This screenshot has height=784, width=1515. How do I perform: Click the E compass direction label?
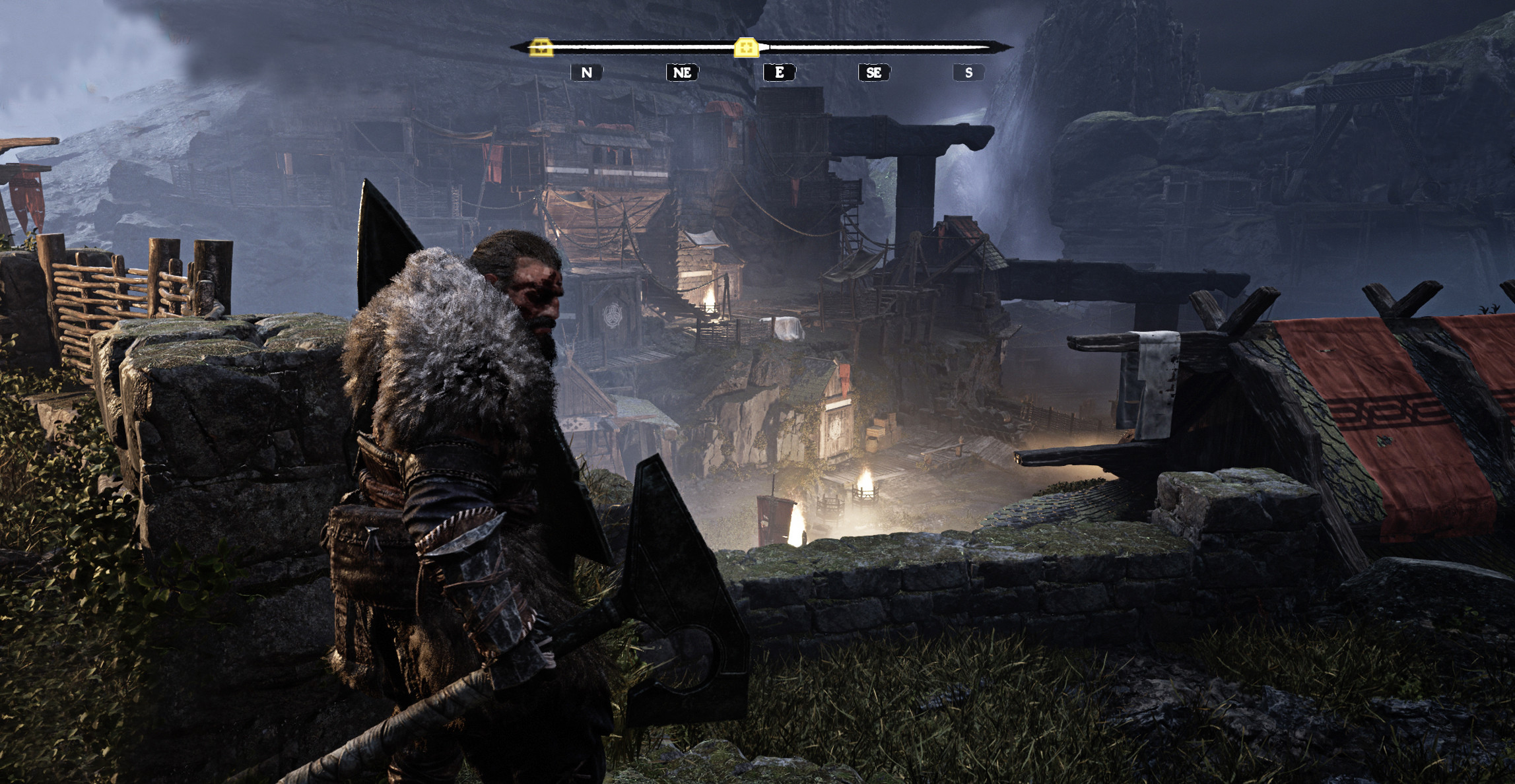[779, 73]
